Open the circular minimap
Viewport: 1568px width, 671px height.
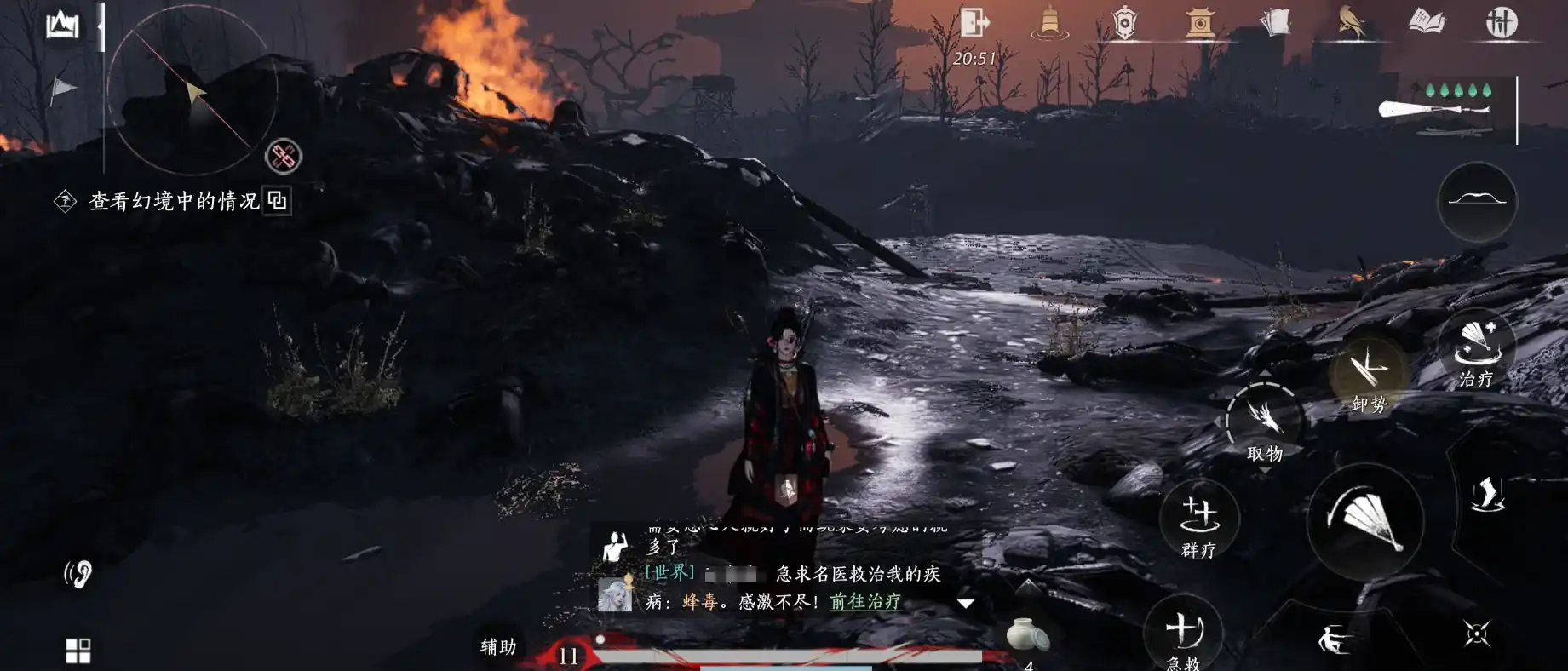click(x=193, y=89)
